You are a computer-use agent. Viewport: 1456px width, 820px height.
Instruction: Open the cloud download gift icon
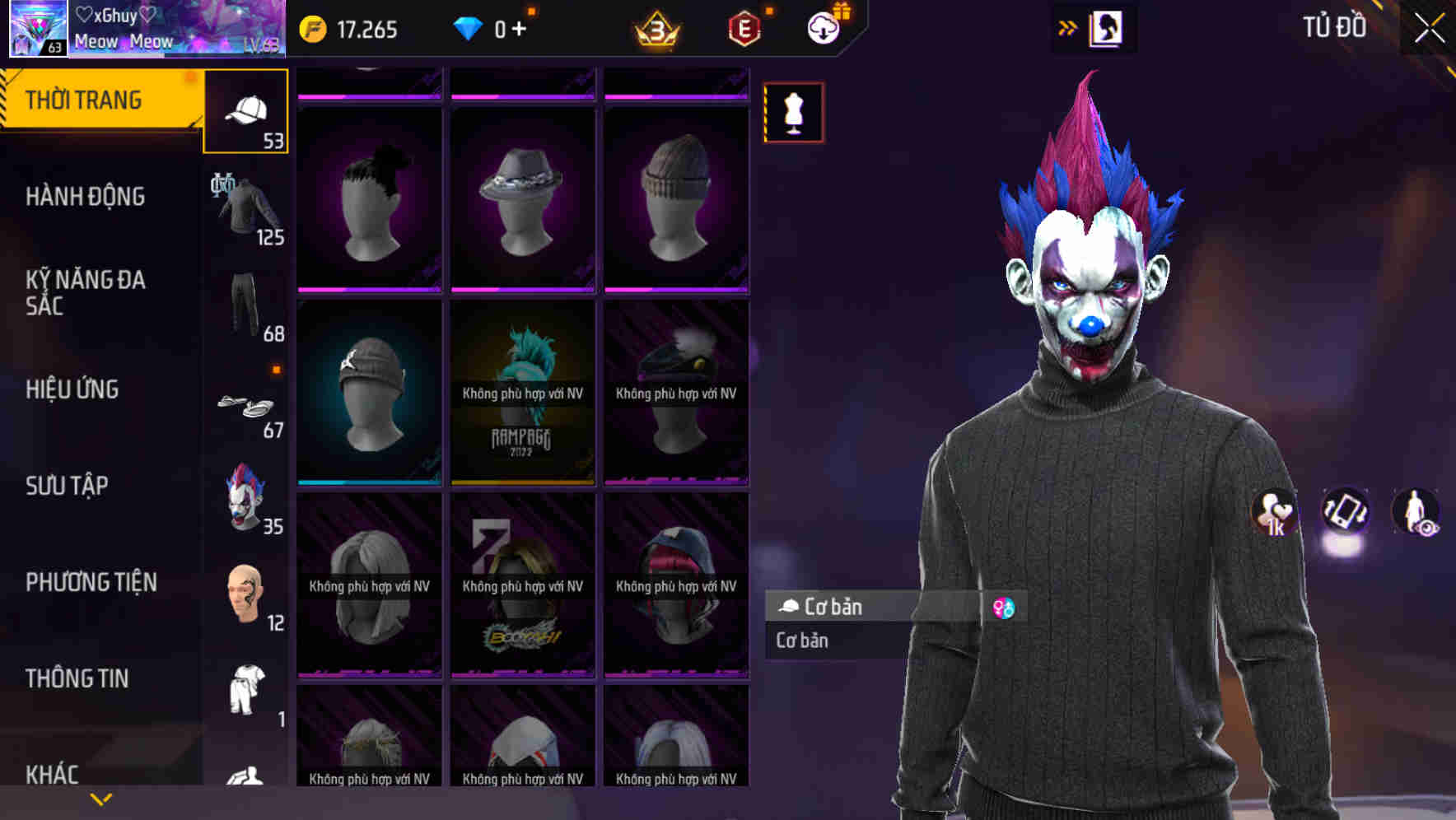821,26
